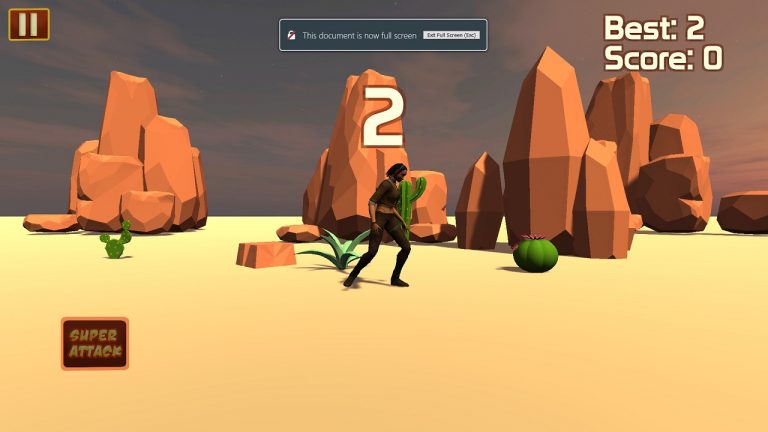768x432 pixels.
Task: Pause the game with the pause button
Action: coord(28,24)
